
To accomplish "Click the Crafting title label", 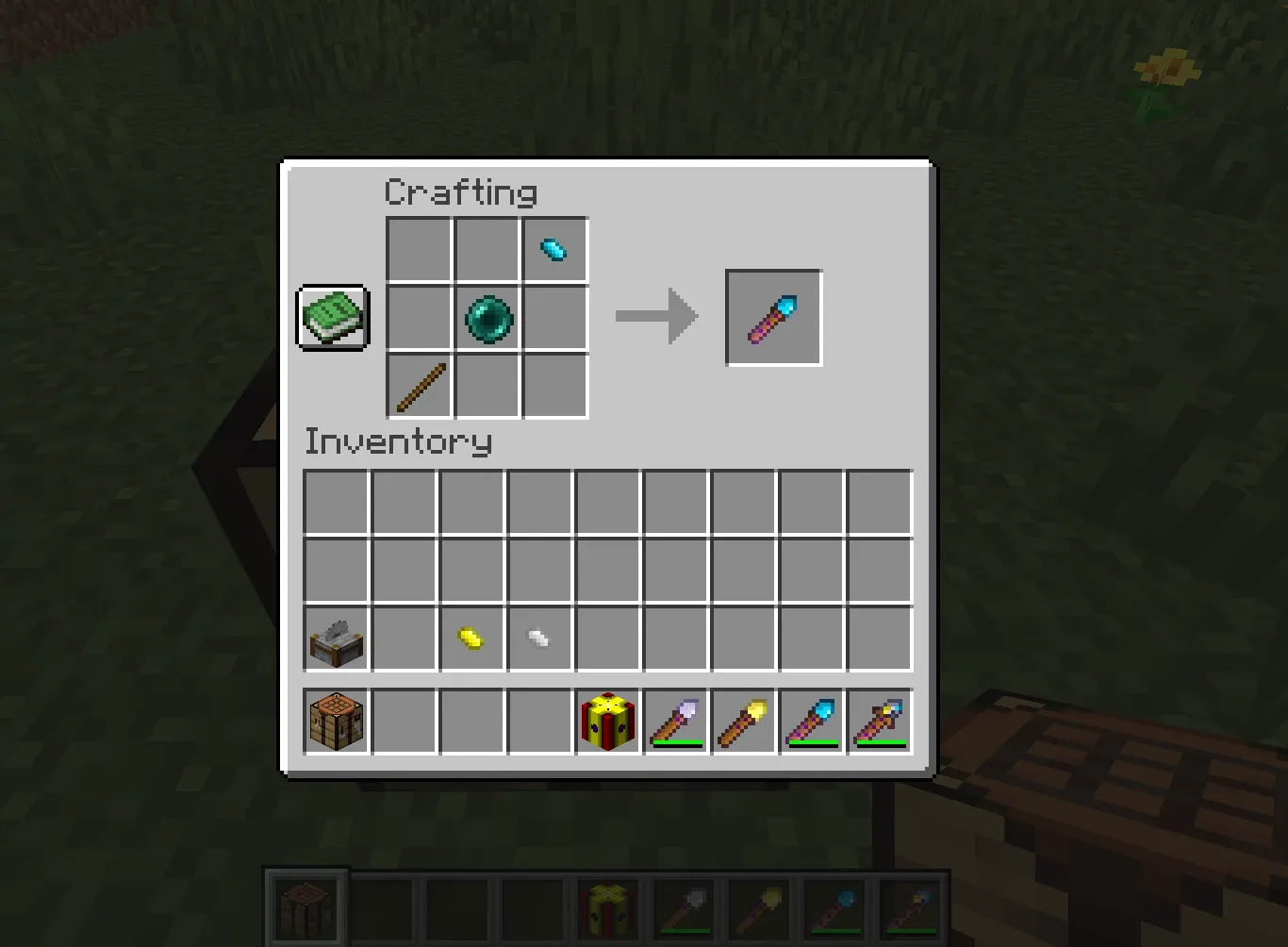I will [x=460, y=191].
